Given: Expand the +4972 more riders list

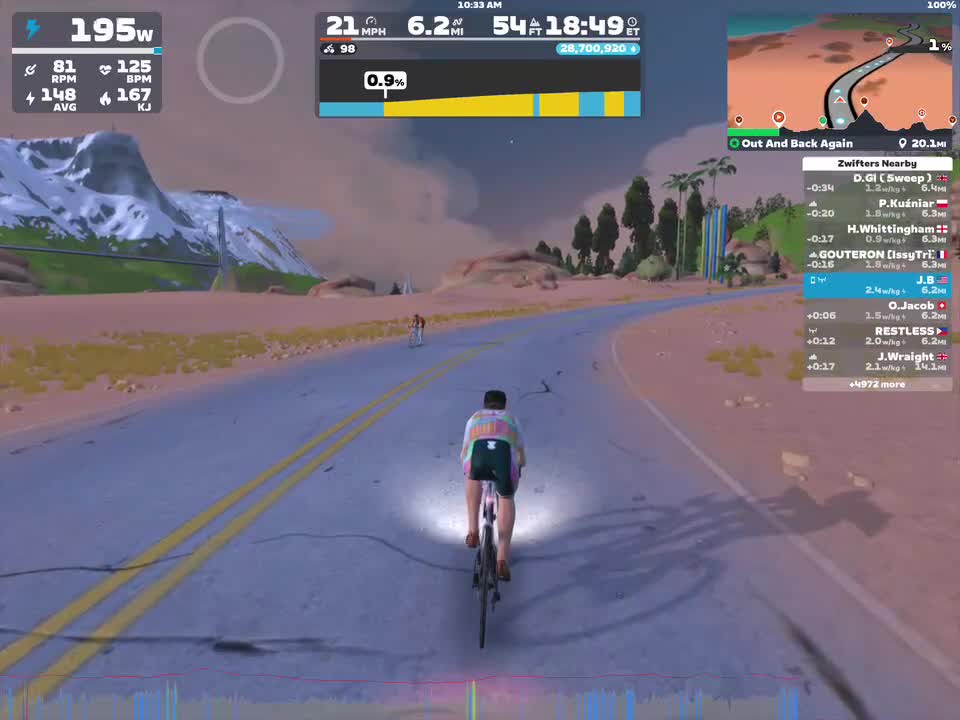Looking at the screenshot, I should point(876,384).
